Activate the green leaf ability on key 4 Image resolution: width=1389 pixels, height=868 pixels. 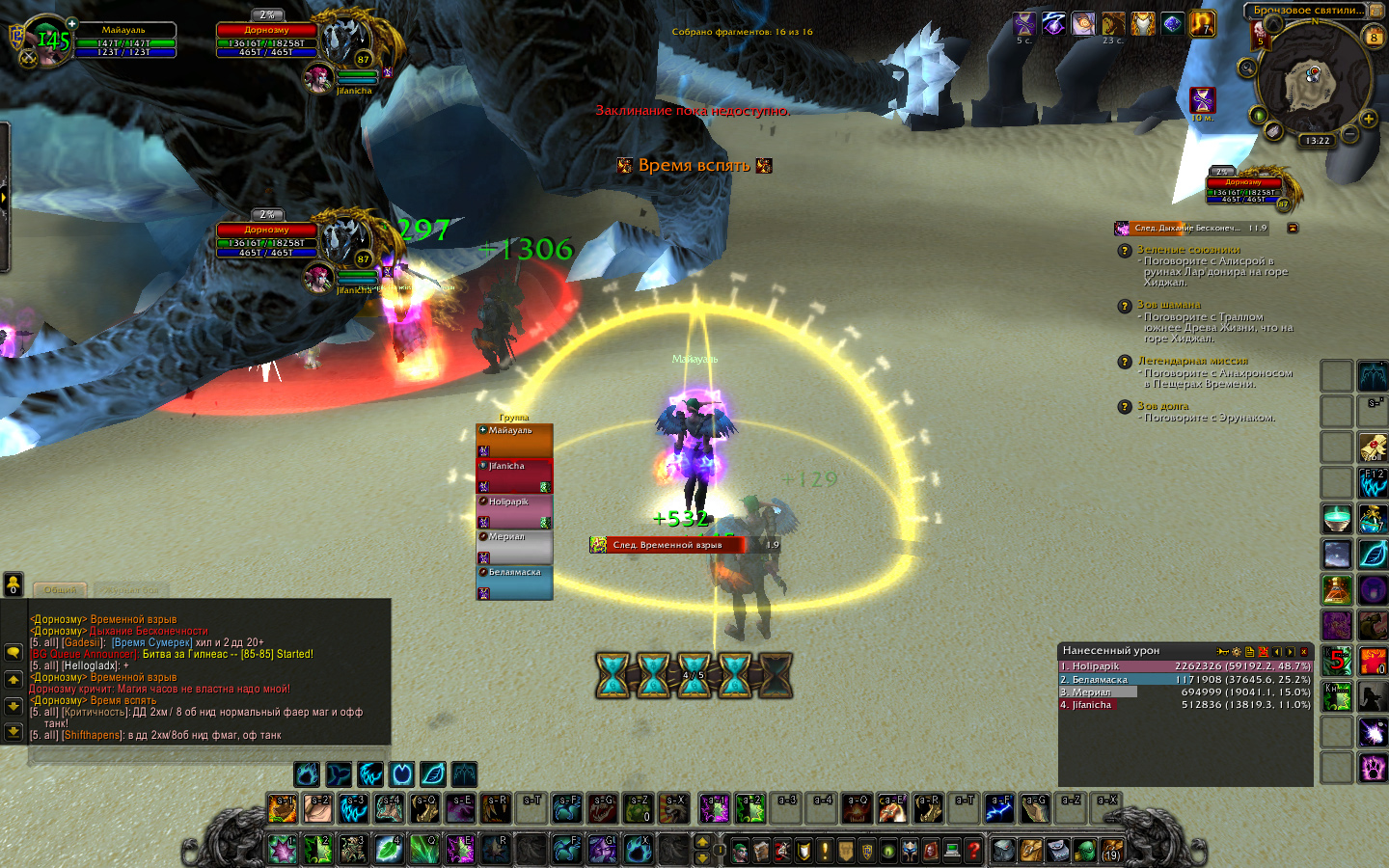(x=388, y=850)
